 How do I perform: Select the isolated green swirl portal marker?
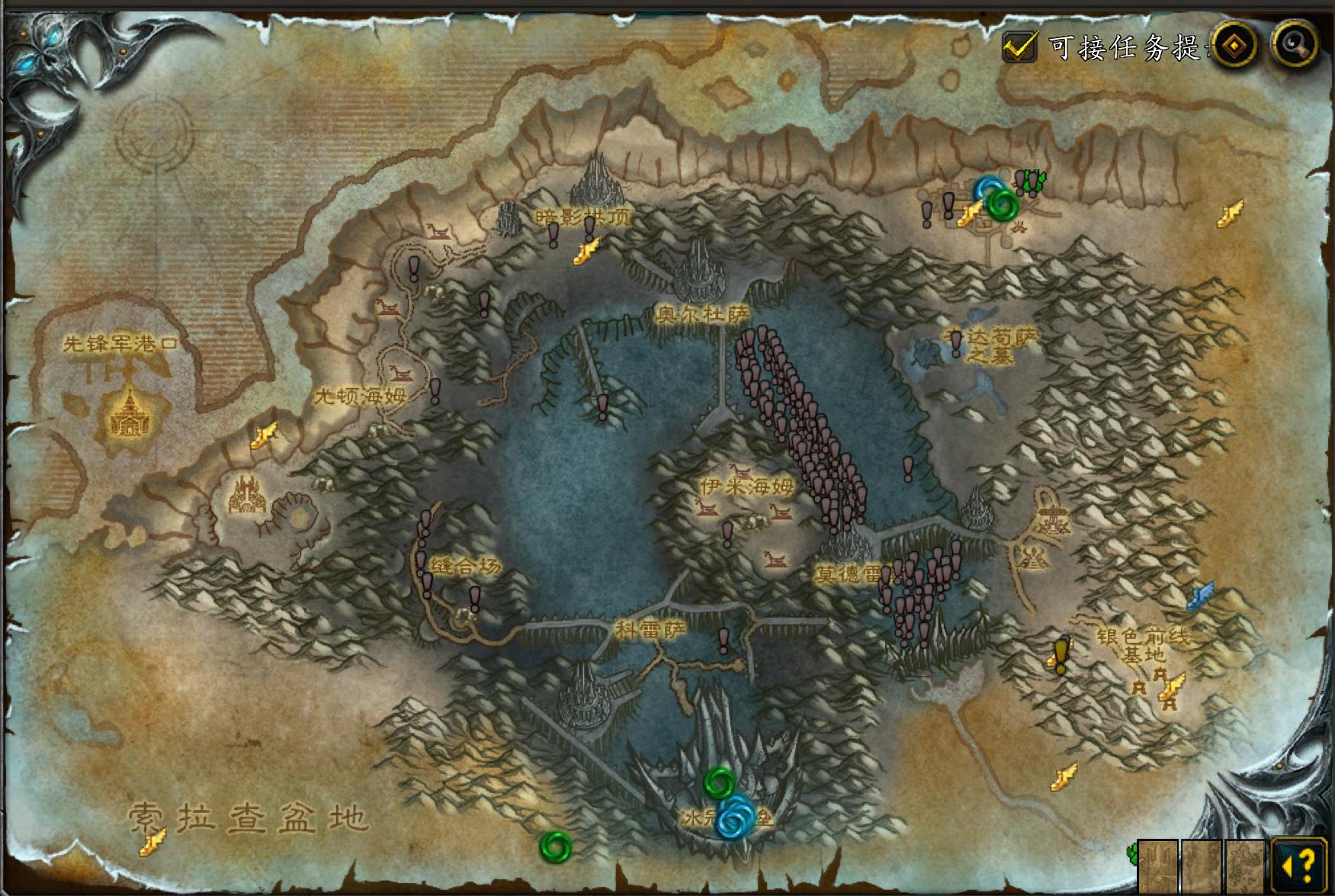coord(555,846)
